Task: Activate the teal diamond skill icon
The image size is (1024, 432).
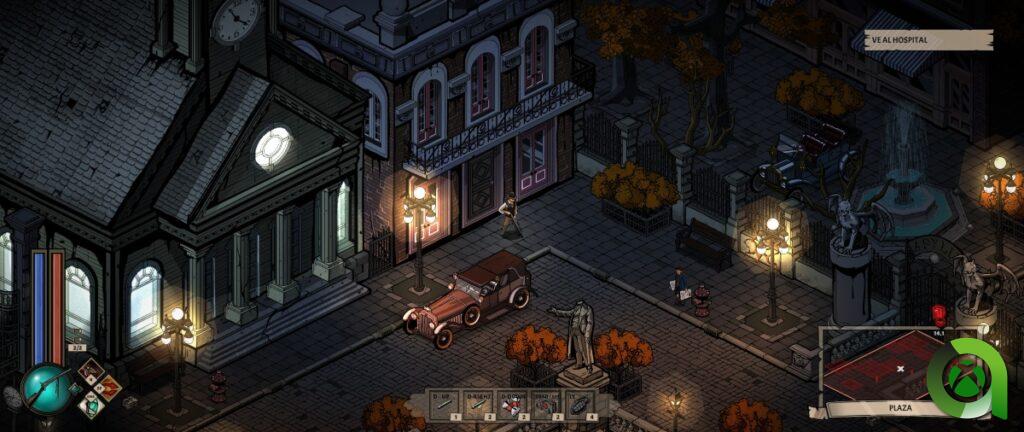Action: [x=91, y=404]
